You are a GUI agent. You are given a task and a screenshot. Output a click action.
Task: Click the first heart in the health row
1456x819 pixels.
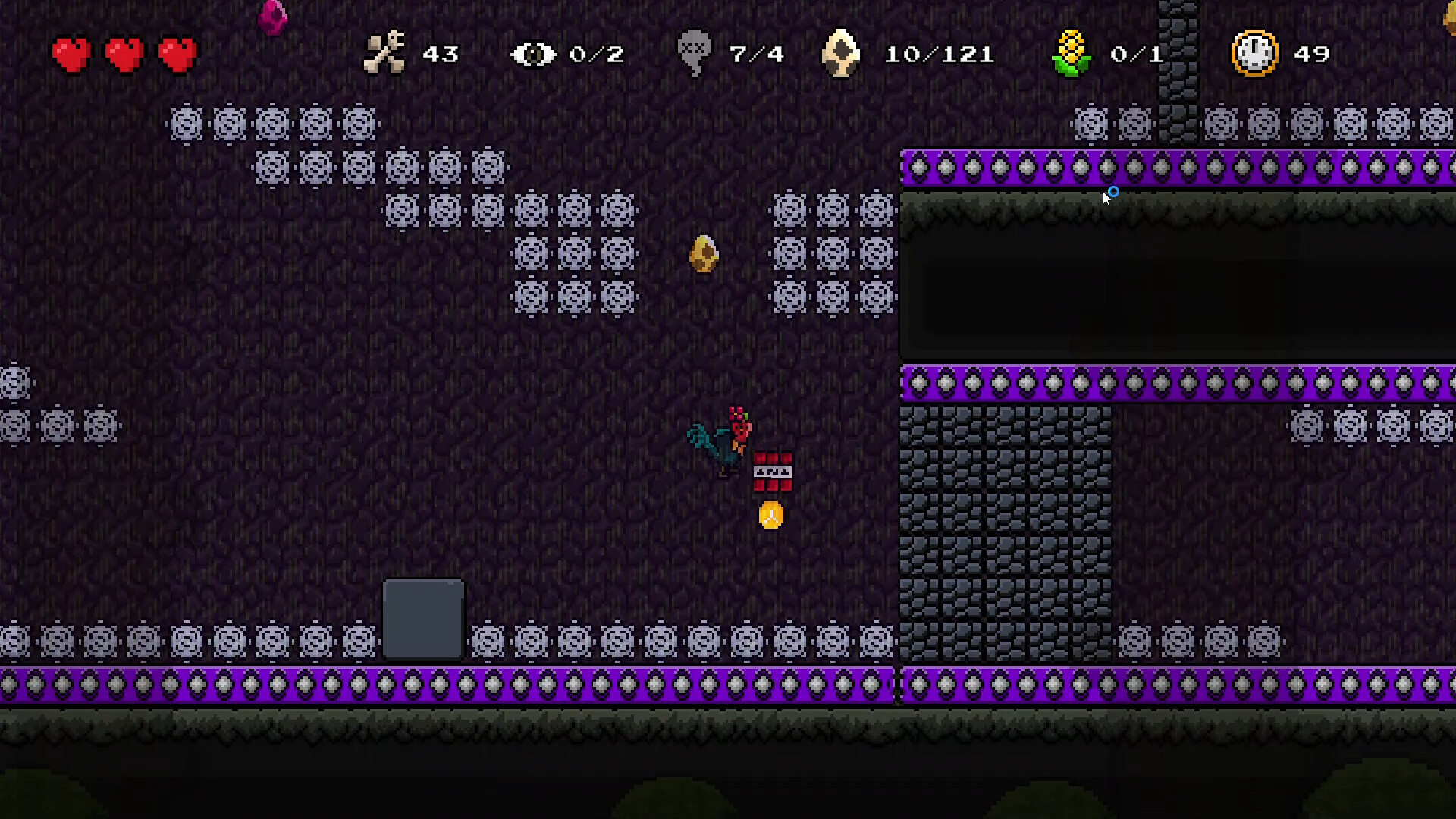point(71,53)
